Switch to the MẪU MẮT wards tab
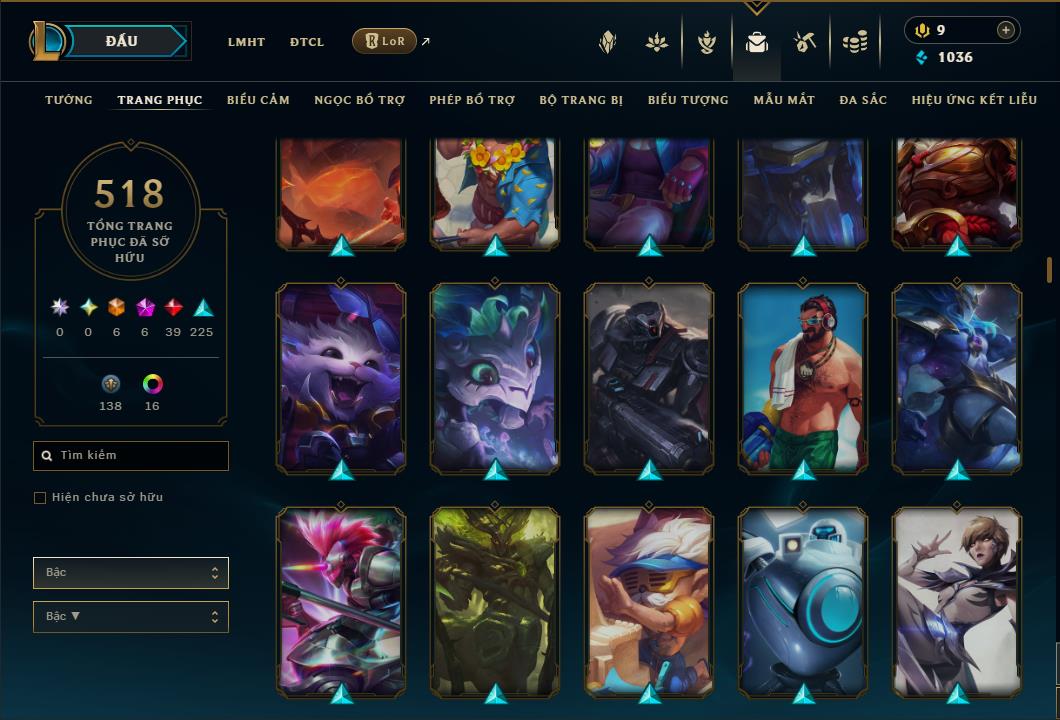The width and height of the screenshot is (1060, 720). 784,100
